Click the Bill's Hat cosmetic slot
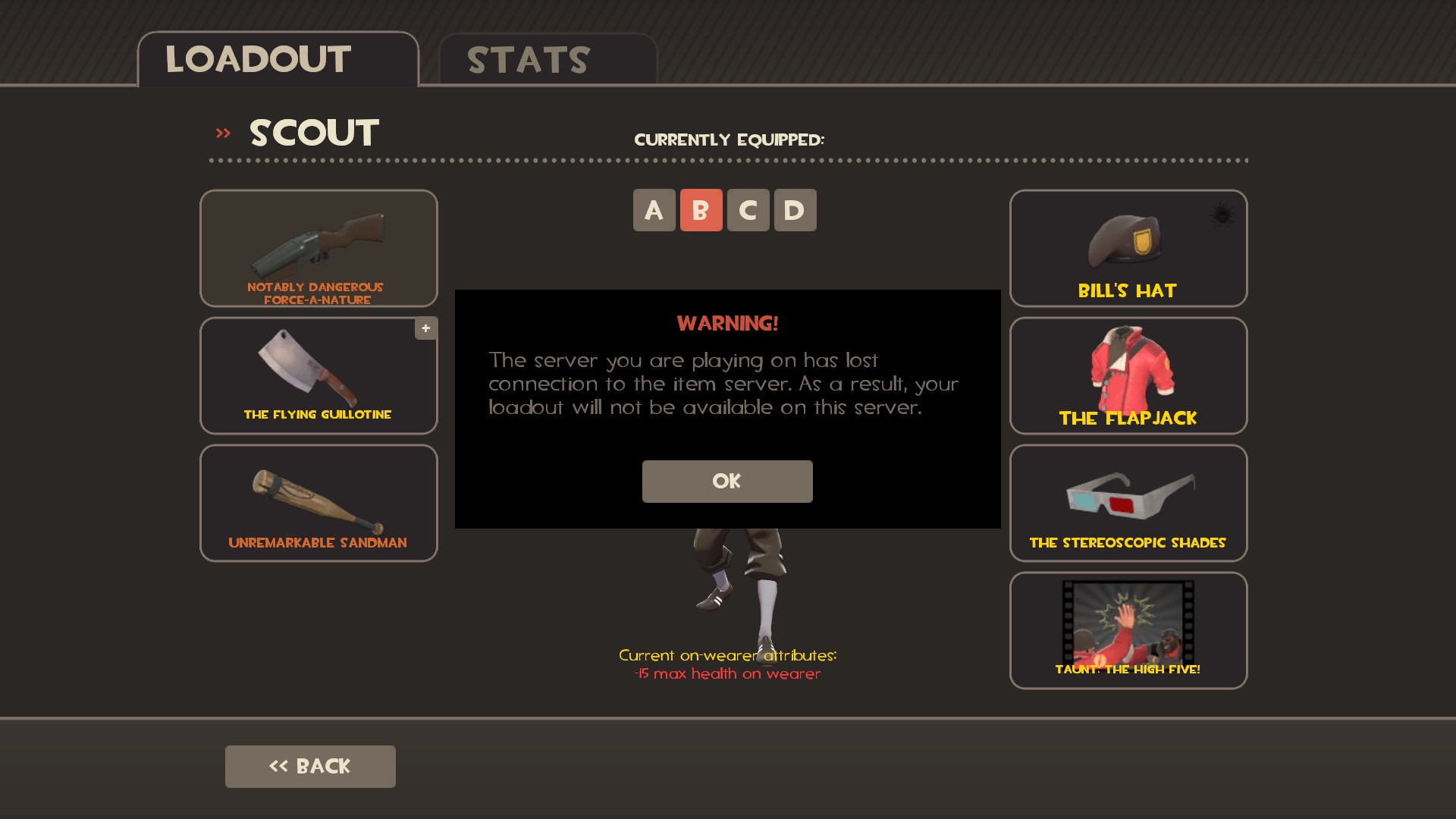 [1128, 248]
